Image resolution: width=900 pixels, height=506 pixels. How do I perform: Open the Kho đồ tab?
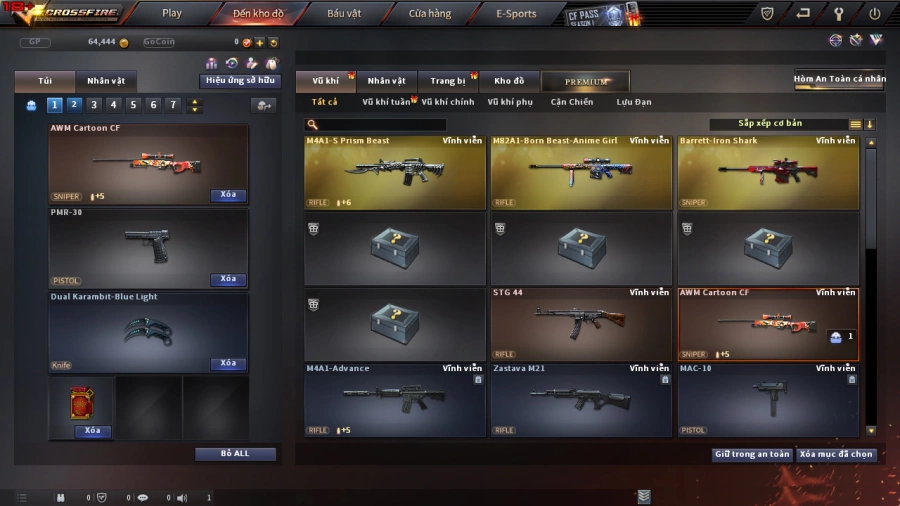coord(509,81)
